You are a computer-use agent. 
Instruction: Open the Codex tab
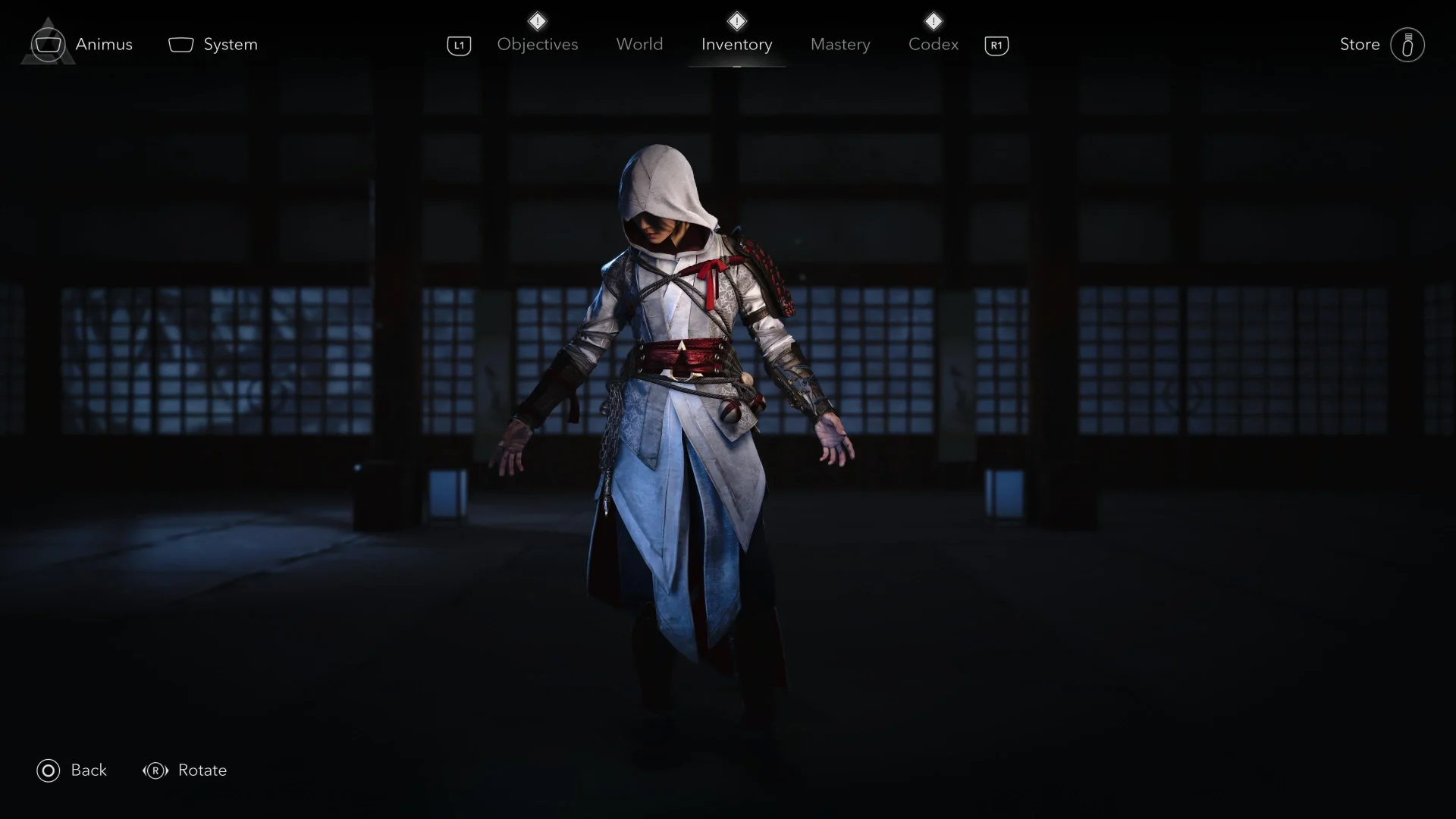pyautogui.click(x=933, y=44)
